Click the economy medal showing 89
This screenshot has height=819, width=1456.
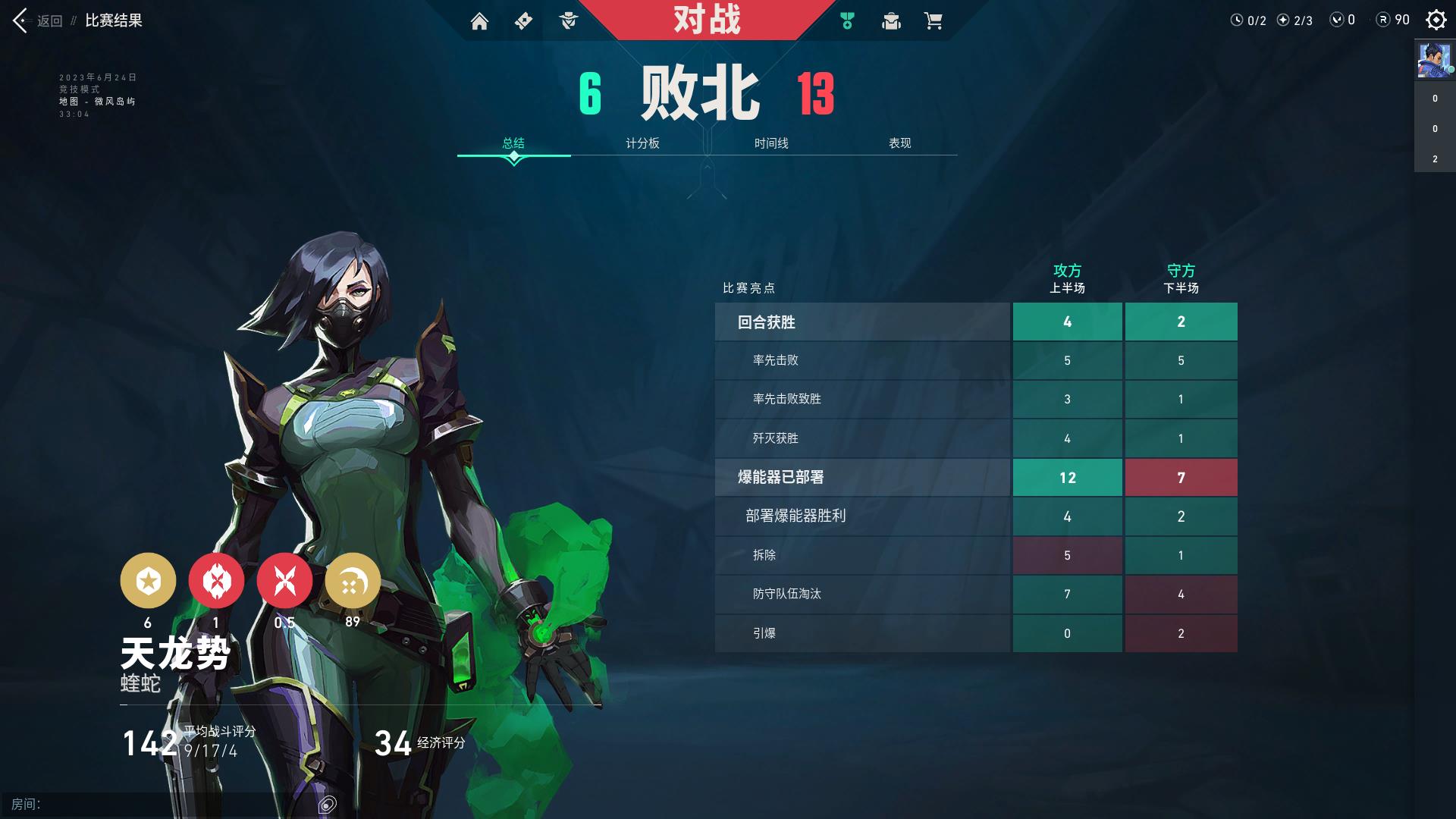353,581
